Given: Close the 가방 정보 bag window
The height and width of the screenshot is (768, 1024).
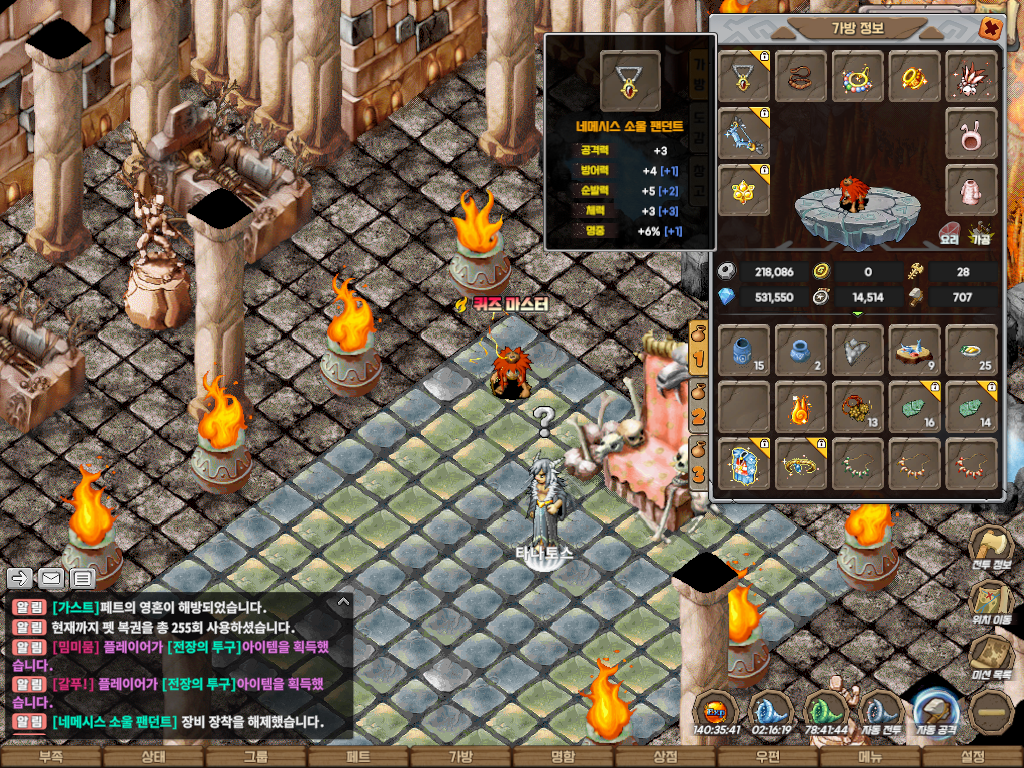Looking at the screenshot, I should coord(990,28).
